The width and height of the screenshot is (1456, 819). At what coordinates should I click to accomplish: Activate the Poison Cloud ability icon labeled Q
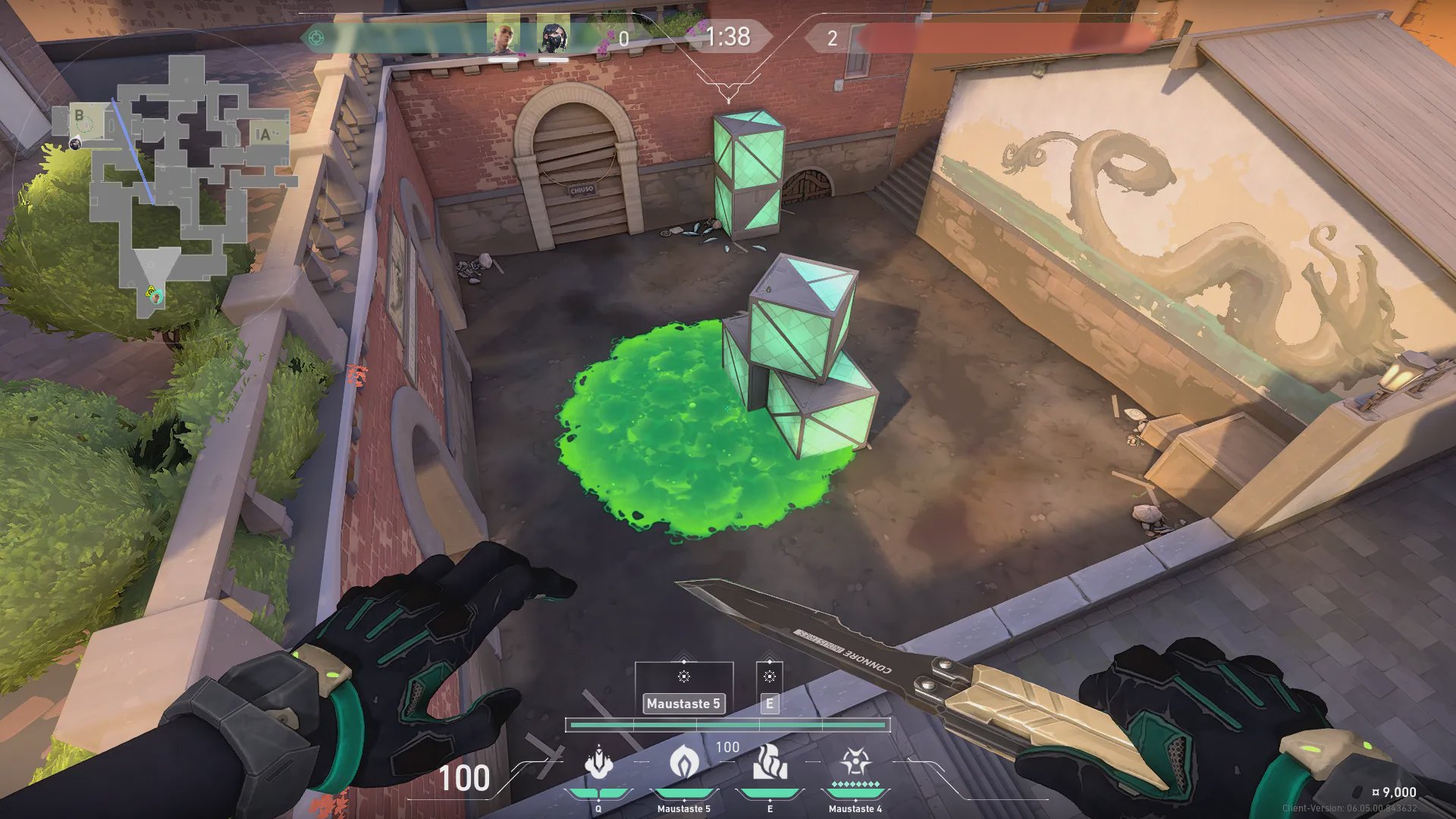click(x=598, y=762)
